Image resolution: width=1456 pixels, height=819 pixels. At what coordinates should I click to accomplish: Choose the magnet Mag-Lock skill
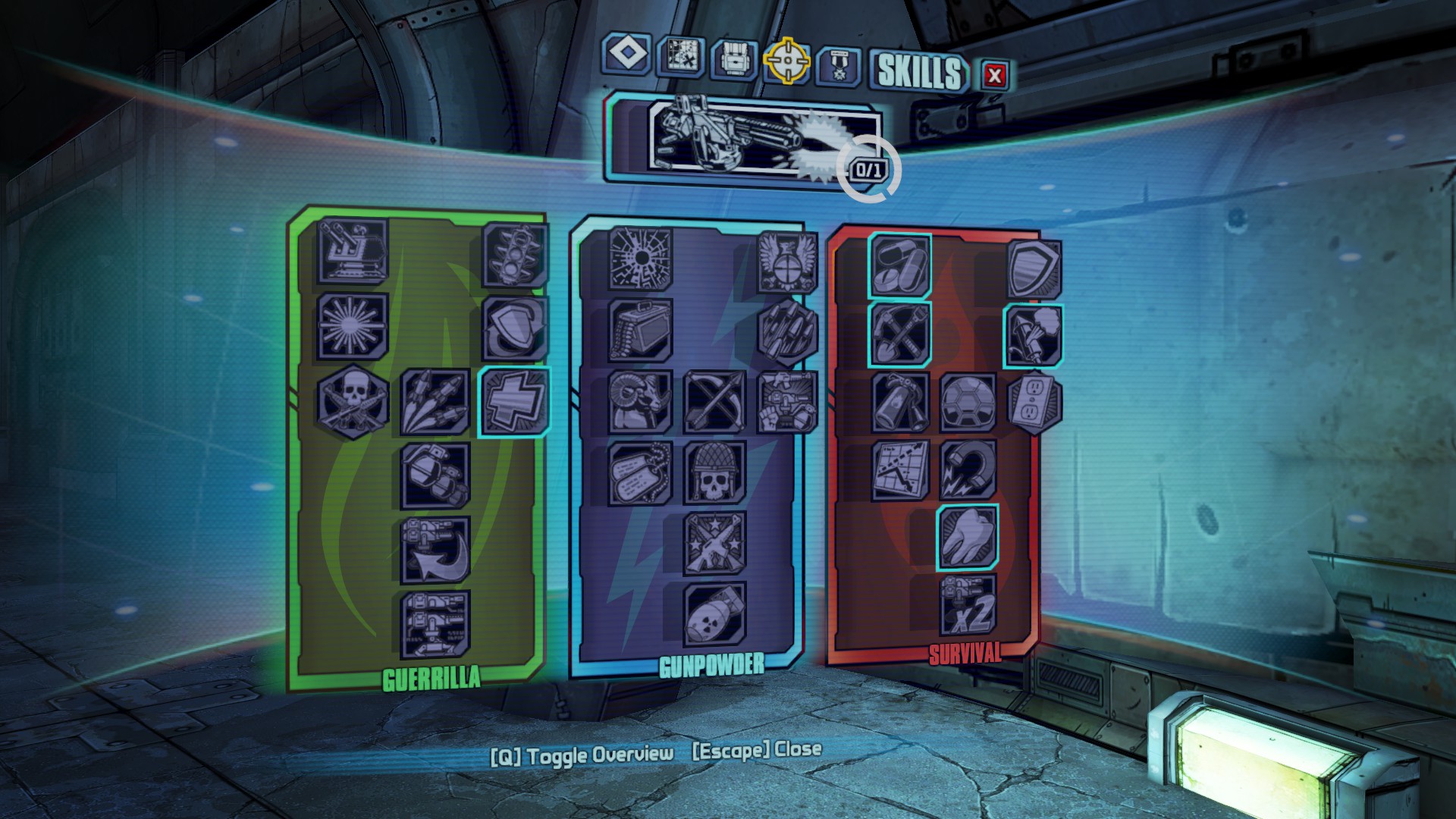pyautogui.click(x=968, y=470)
